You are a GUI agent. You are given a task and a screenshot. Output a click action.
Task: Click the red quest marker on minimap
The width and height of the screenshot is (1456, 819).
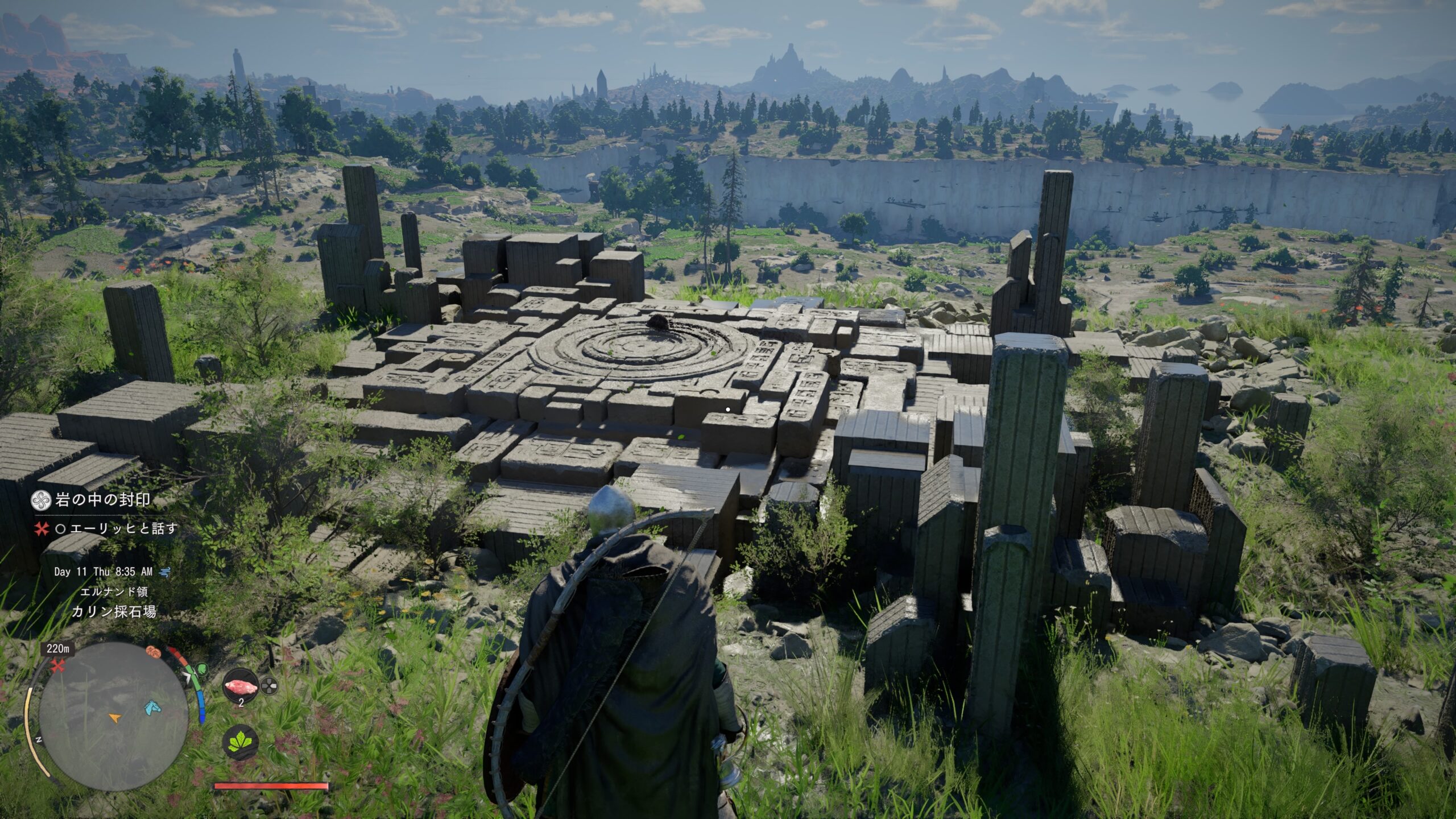pyautogui.click(x=56, y=667)
